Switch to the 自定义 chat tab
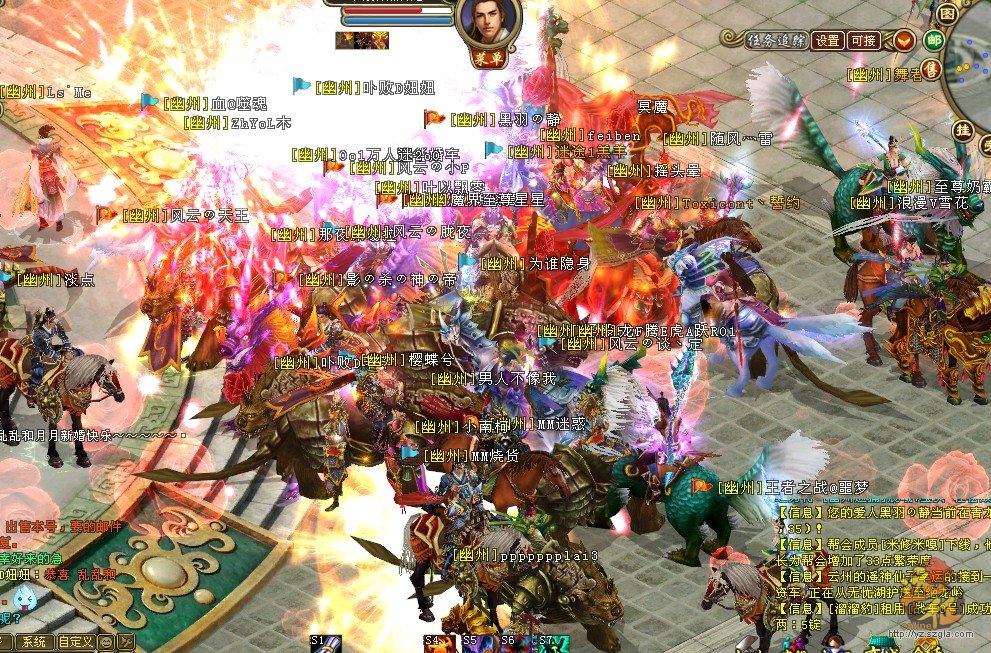991x653 pixels. (75, 641)
